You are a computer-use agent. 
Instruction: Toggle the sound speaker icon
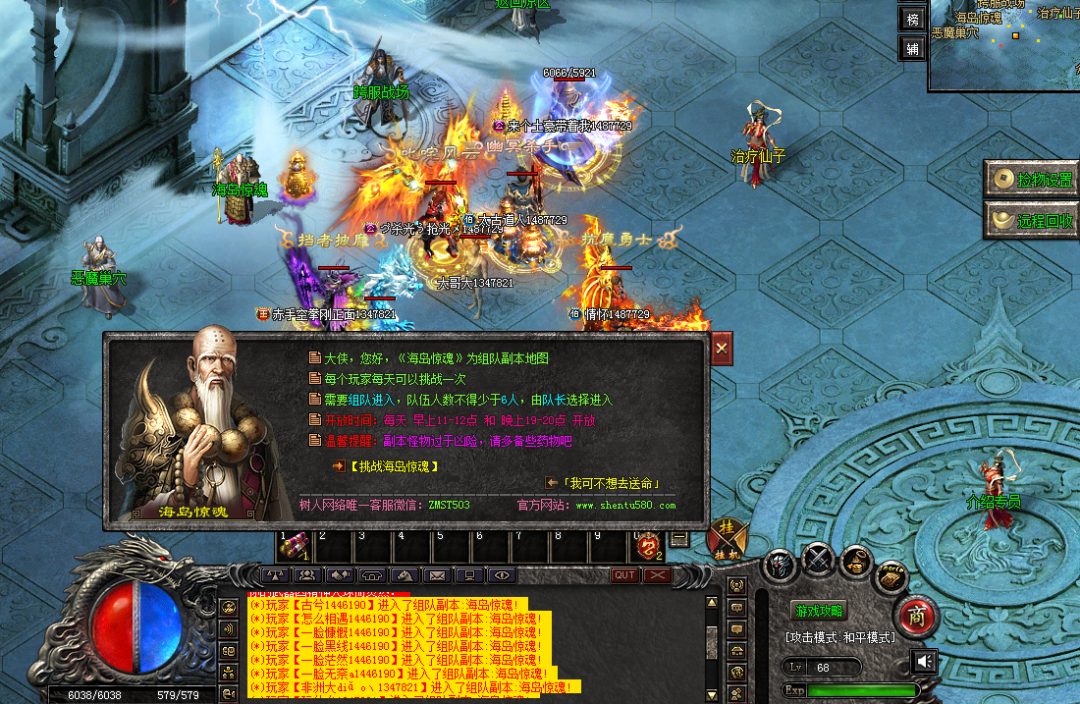click(925, 661)
